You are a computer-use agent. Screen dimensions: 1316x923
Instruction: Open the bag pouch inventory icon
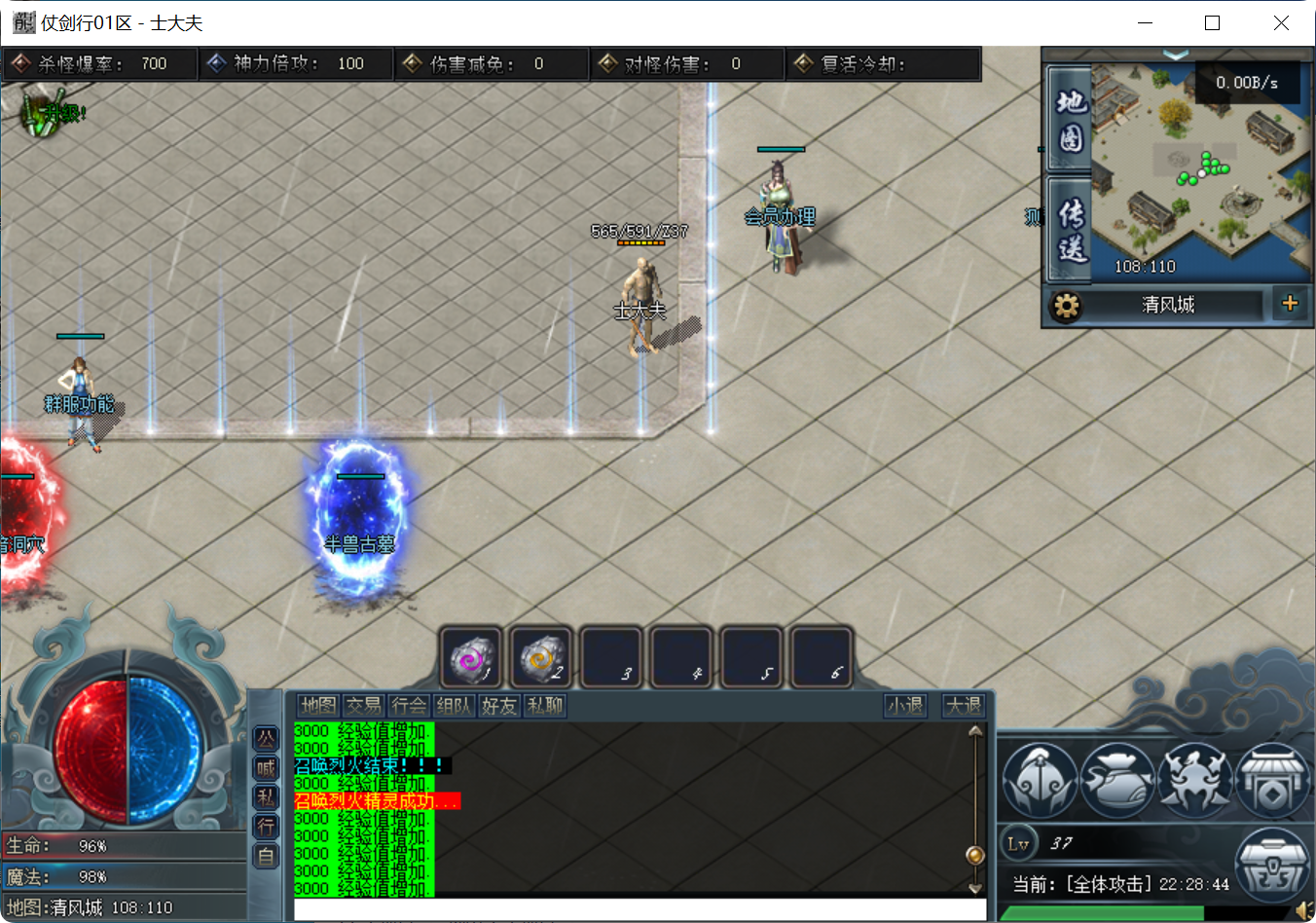(x=1116, y=781)
